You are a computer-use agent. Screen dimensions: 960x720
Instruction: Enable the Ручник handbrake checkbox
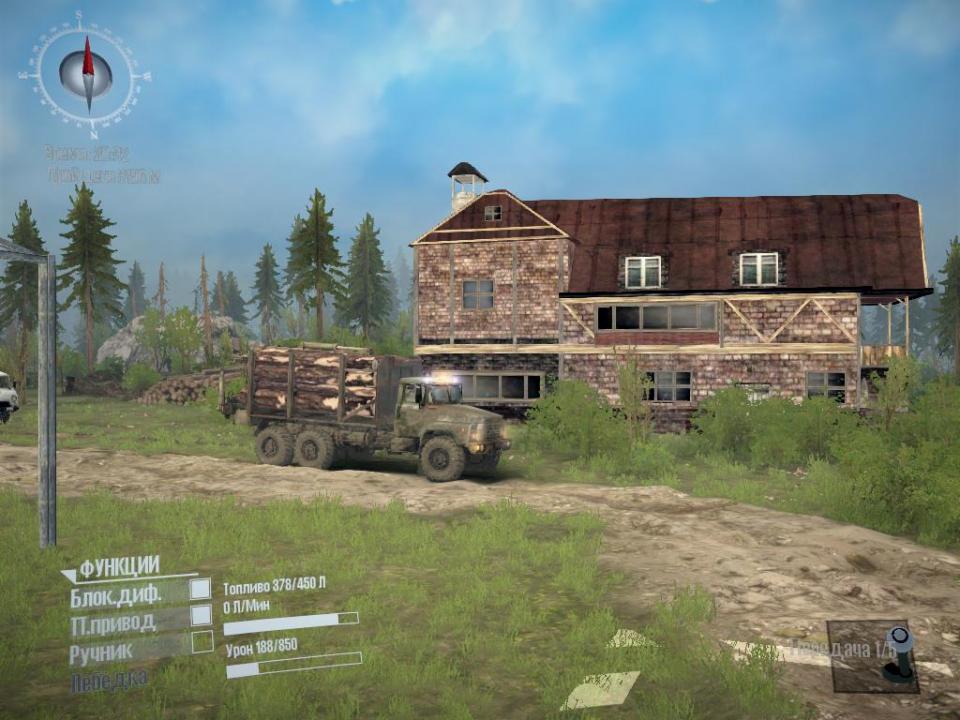tap(202, 641)
